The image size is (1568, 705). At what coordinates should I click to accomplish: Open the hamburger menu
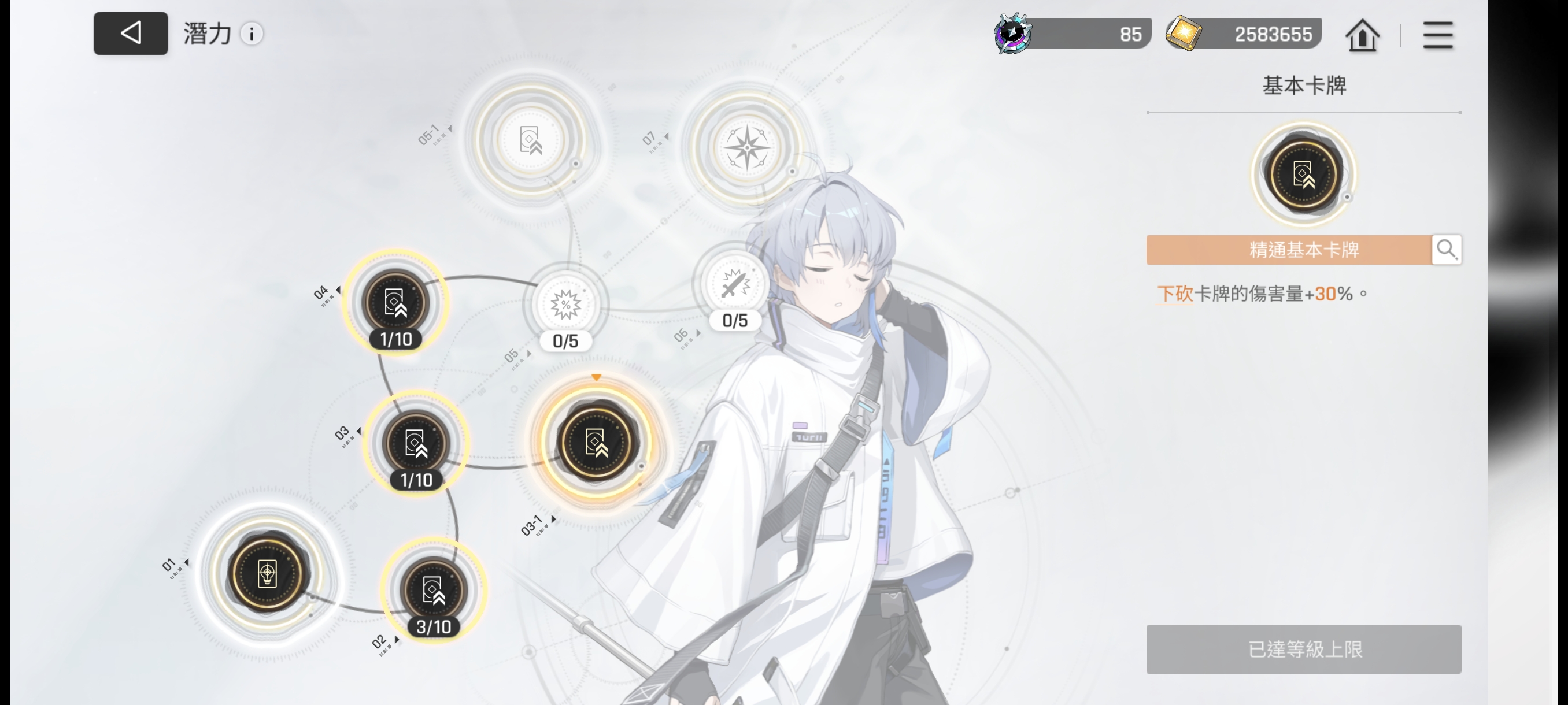click(x=1438, y=35)
